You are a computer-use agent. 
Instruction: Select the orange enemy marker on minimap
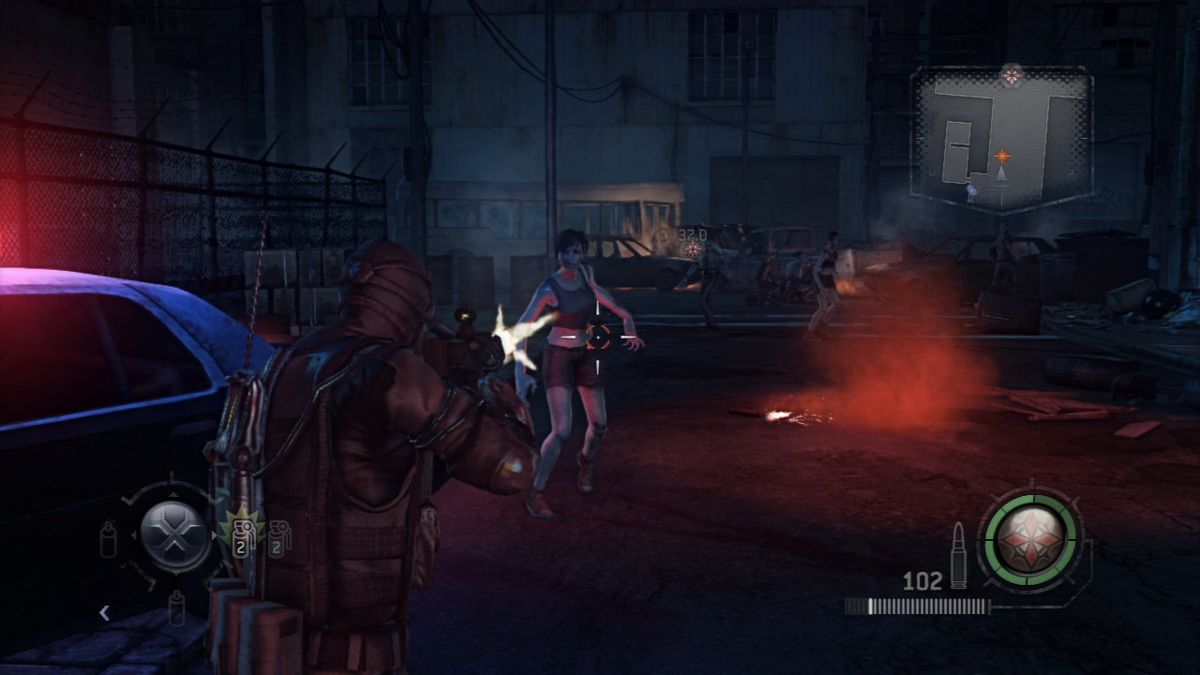[x=1001, y=156]
